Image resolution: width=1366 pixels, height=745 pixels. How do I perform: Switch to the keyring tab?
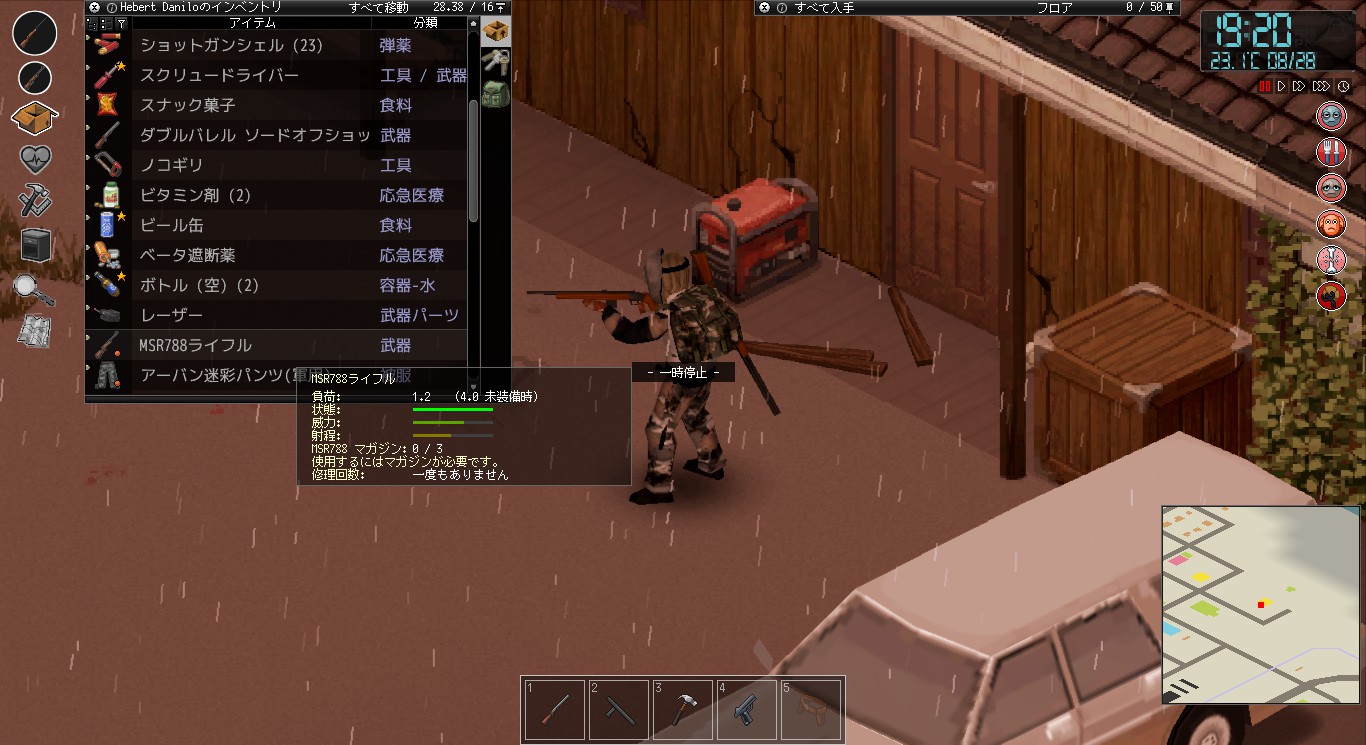pyautogui.click(x=495, y=61)
